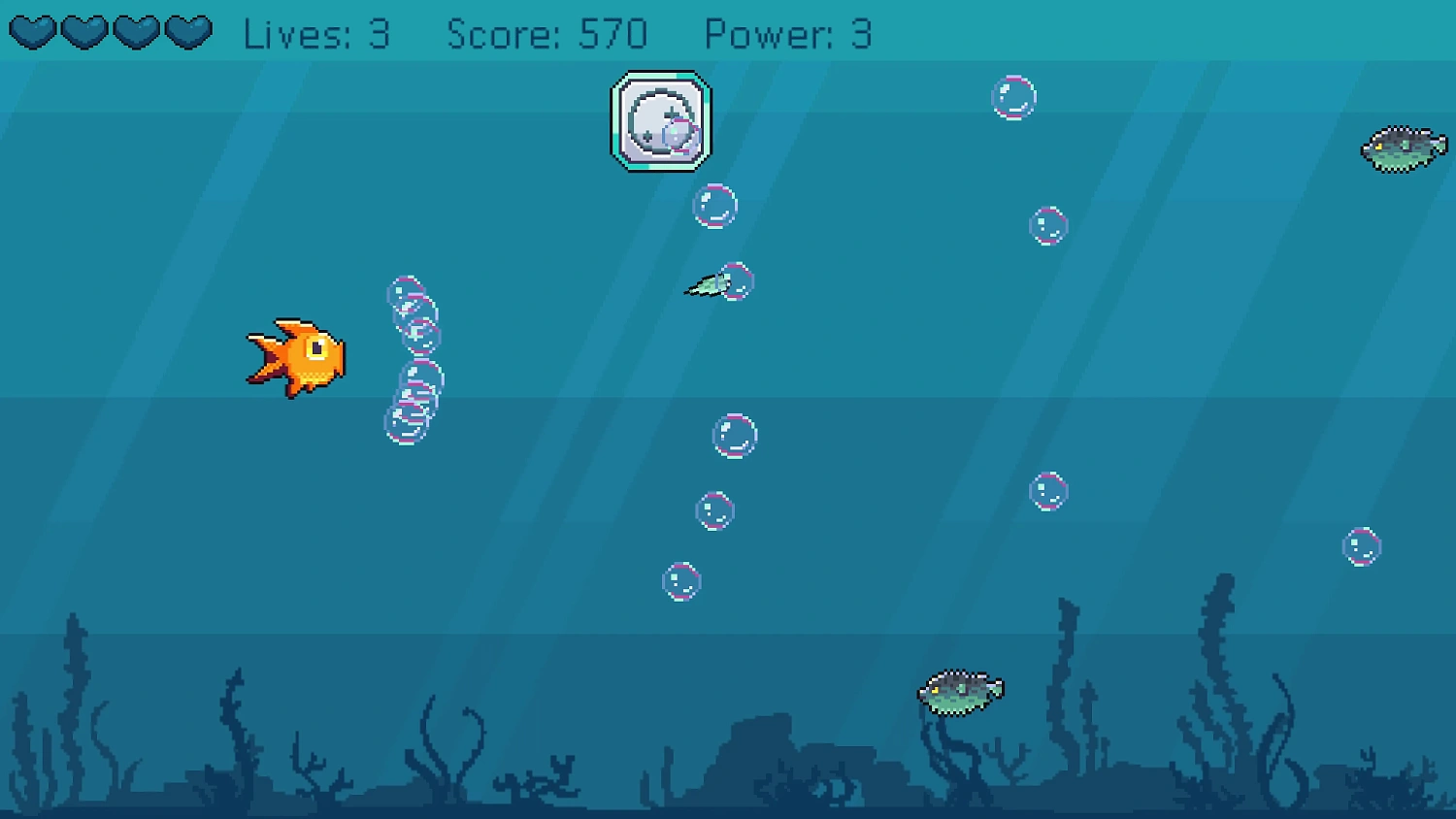Click the pufferfish in the top-right corner

(1403, 150)
